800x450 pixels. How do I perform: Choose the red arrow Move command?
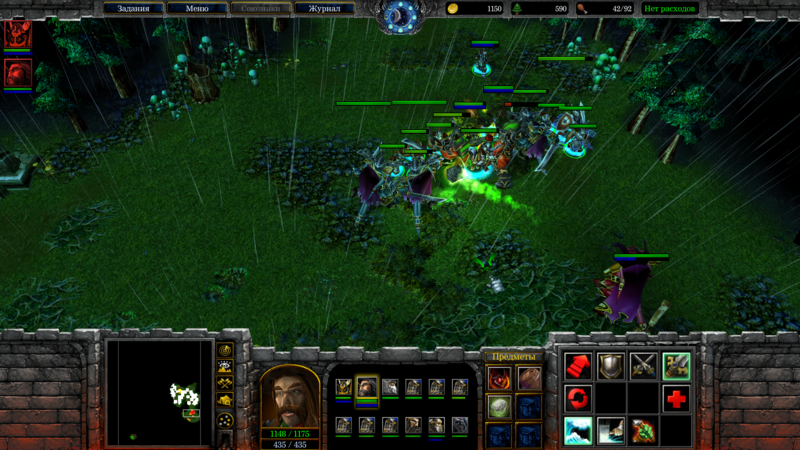point(578,366)
